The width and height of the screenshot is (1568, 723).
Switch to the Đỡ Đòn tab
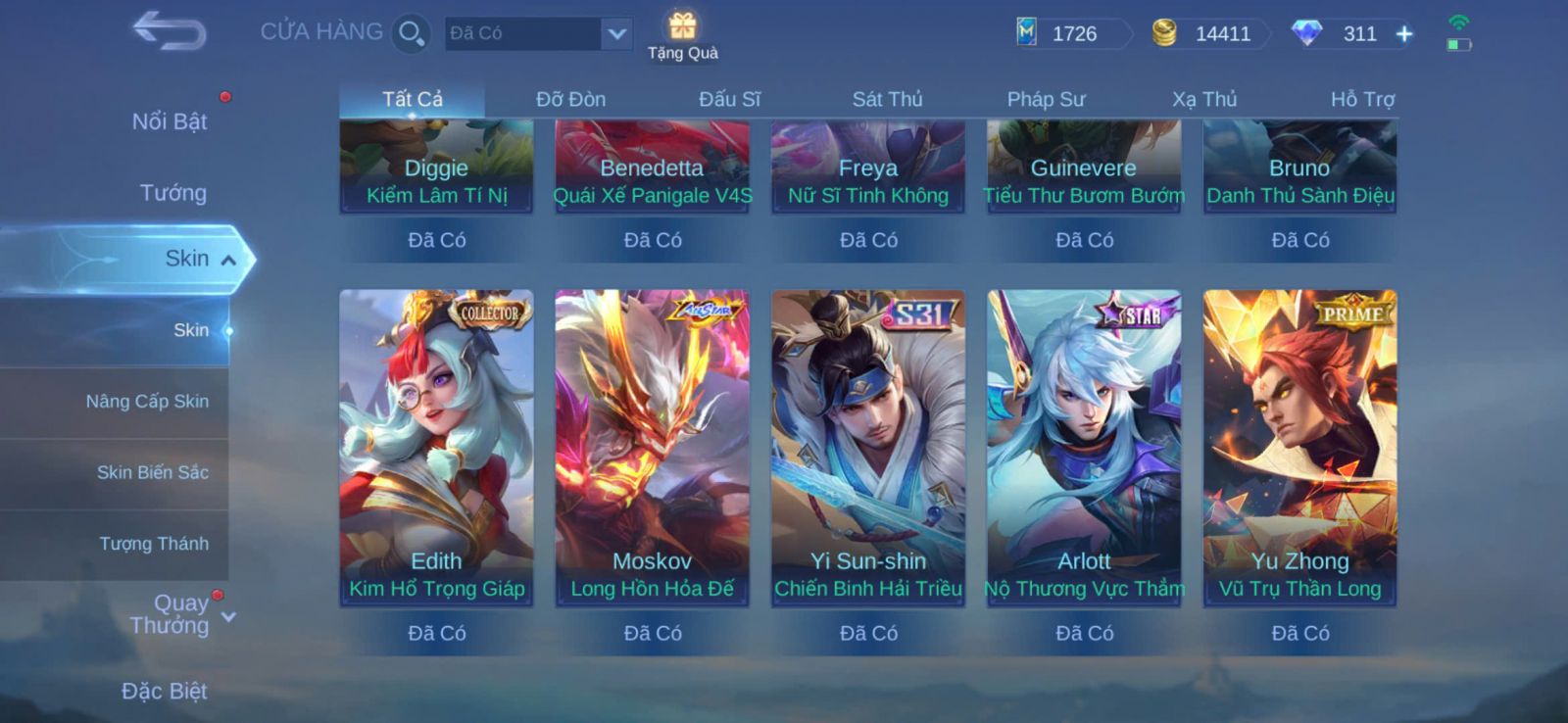coord(570,99)
